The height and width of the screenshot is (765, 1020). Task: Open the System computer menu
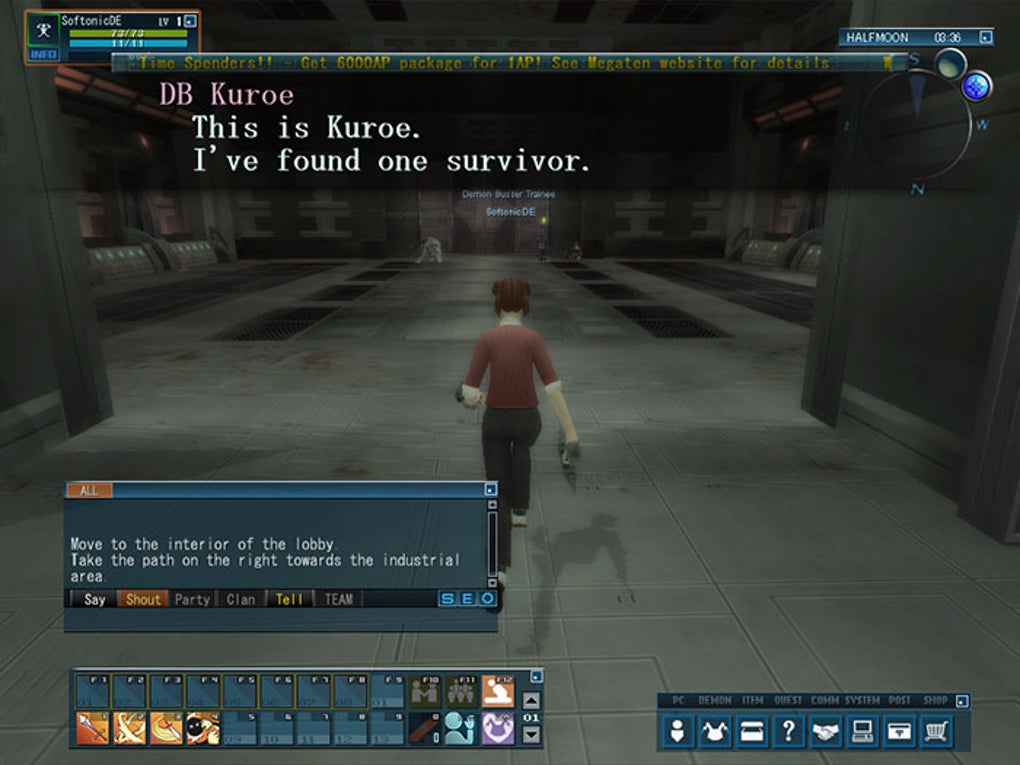coord(861,732)
